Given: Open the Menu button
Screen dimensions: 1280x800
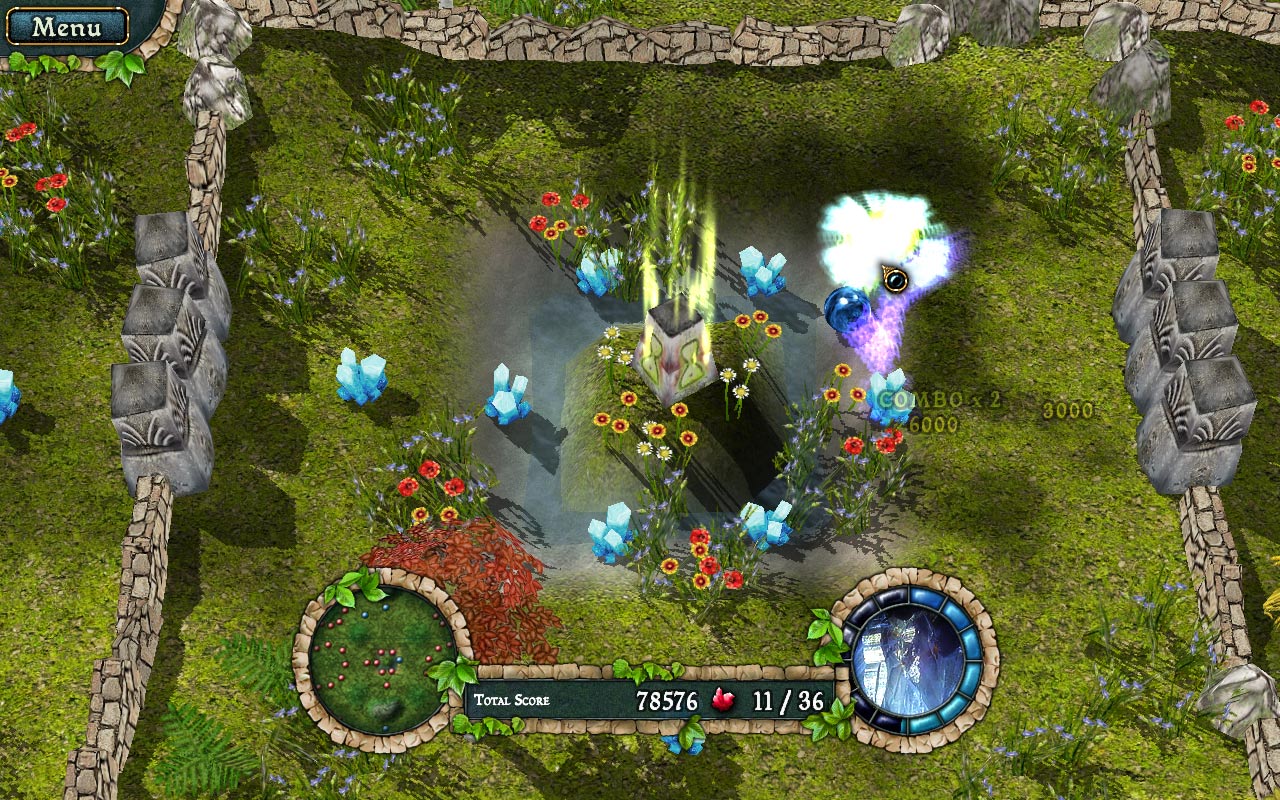Looking at the screenshot, I should coord(66,26).
